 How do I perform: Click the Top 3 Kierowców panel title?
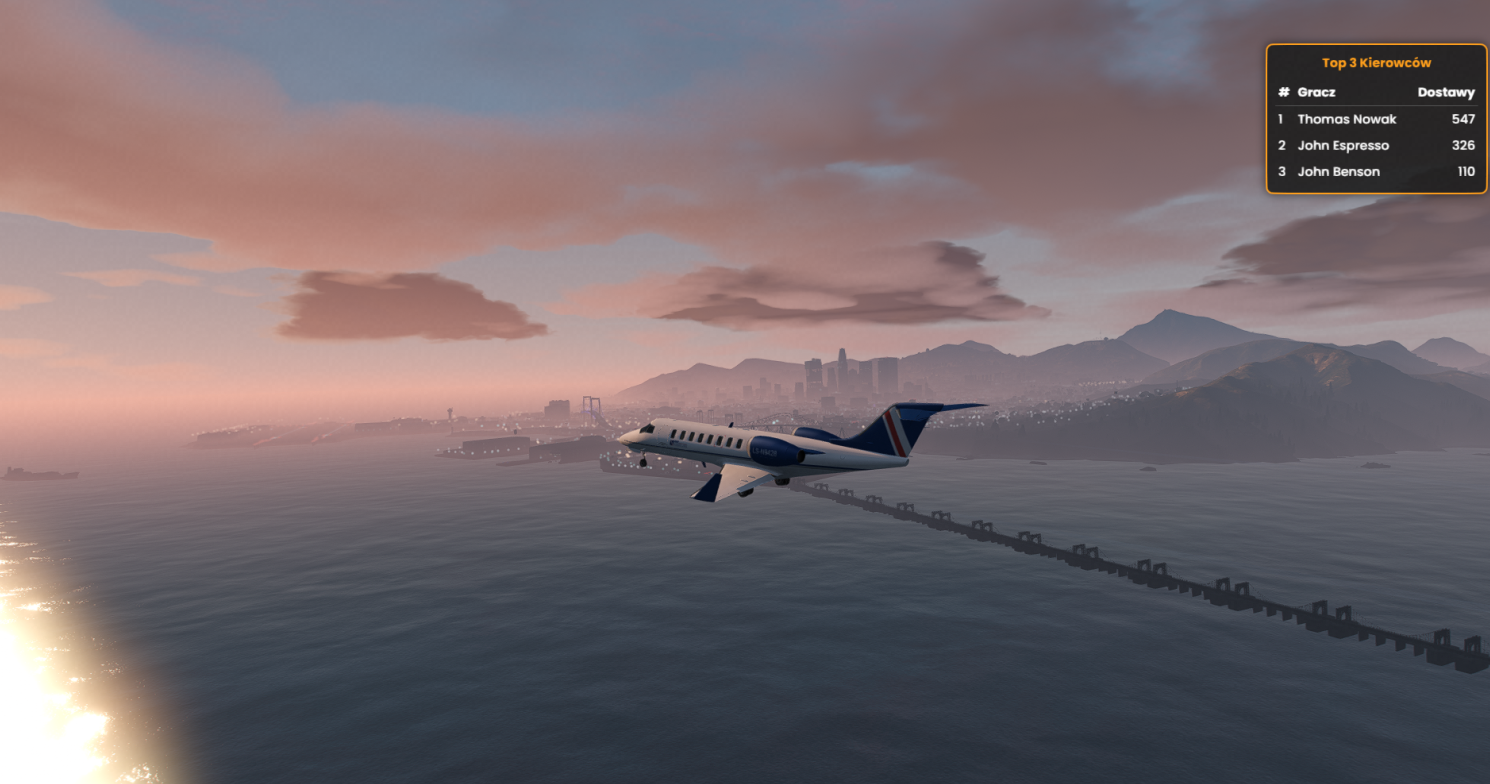1377,62
